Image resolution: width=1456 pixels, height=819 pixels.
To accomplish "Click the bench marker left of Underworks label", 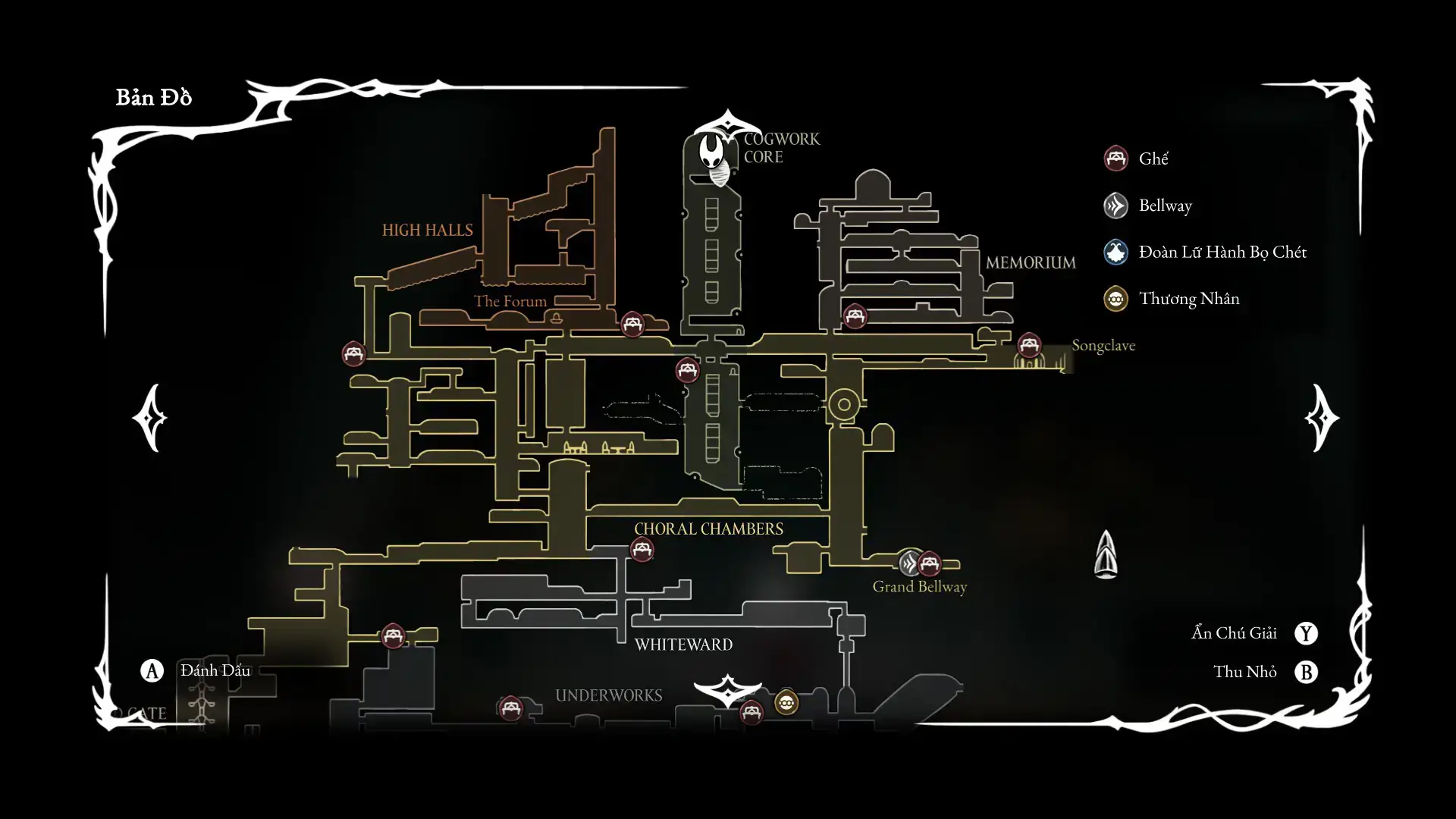I will pos(510,709).
